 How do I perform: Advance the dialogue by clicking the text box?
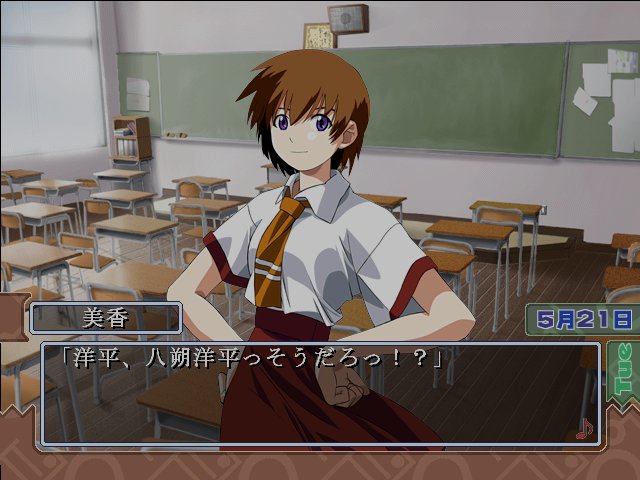(x=318, y=396)
